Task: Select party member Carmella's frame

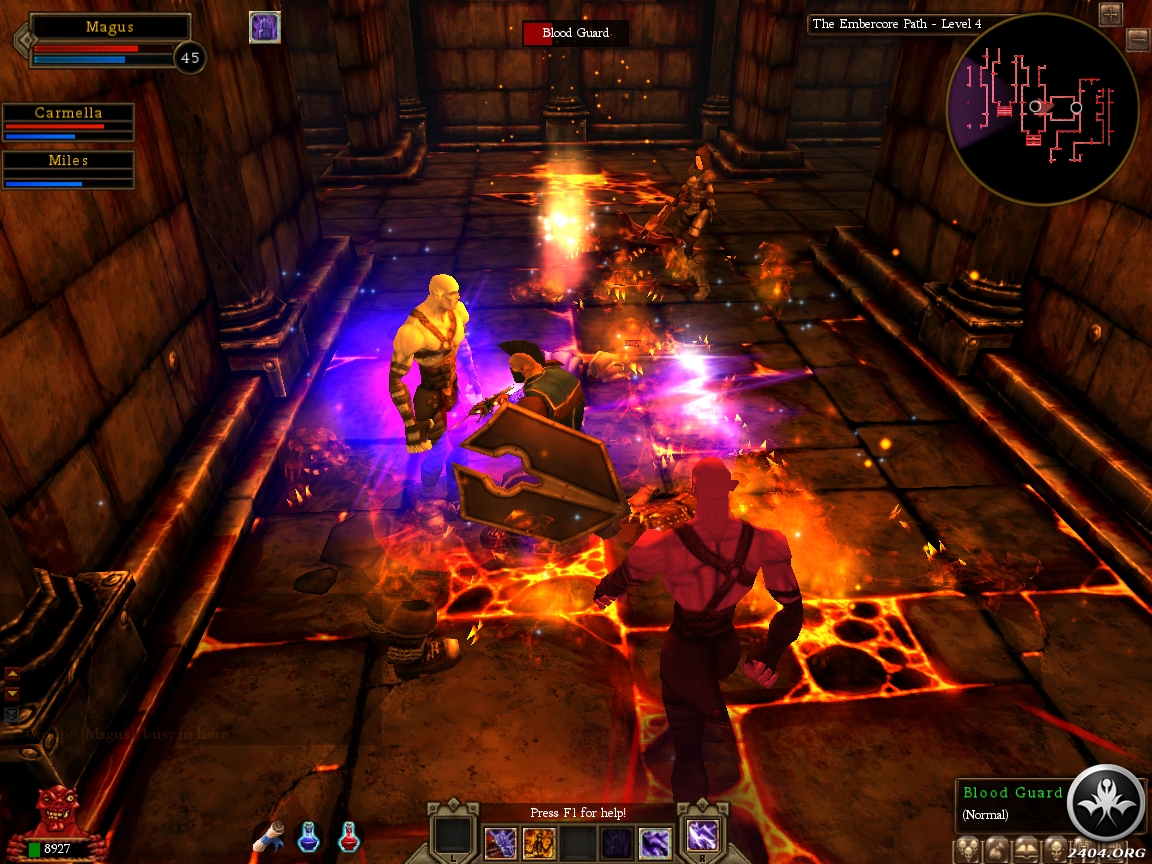Action: pyautogui.click(x=68, y=122)
